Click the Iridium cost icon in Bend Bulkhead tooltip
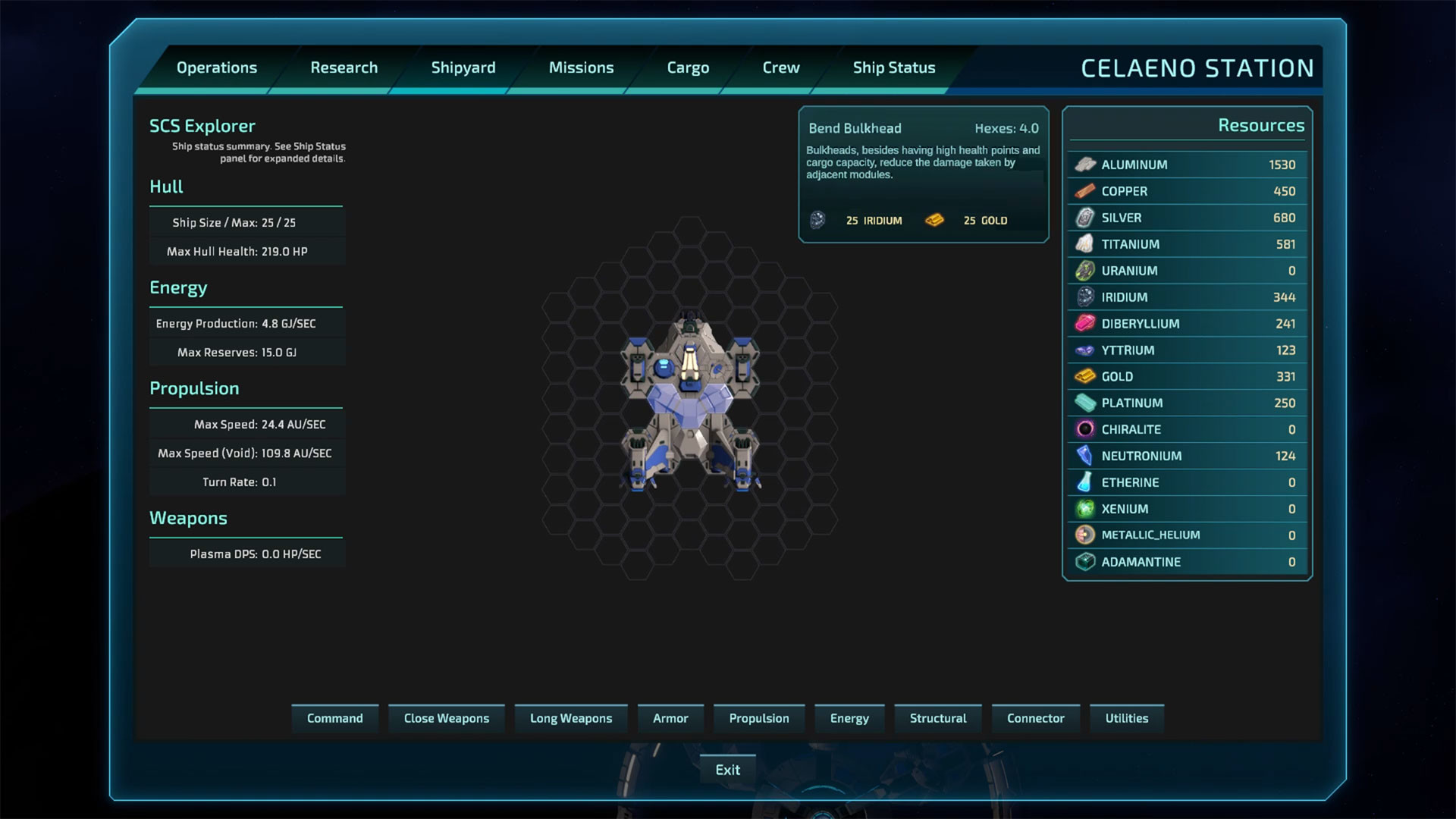1456x819 pixels. [x=818, y=220]
